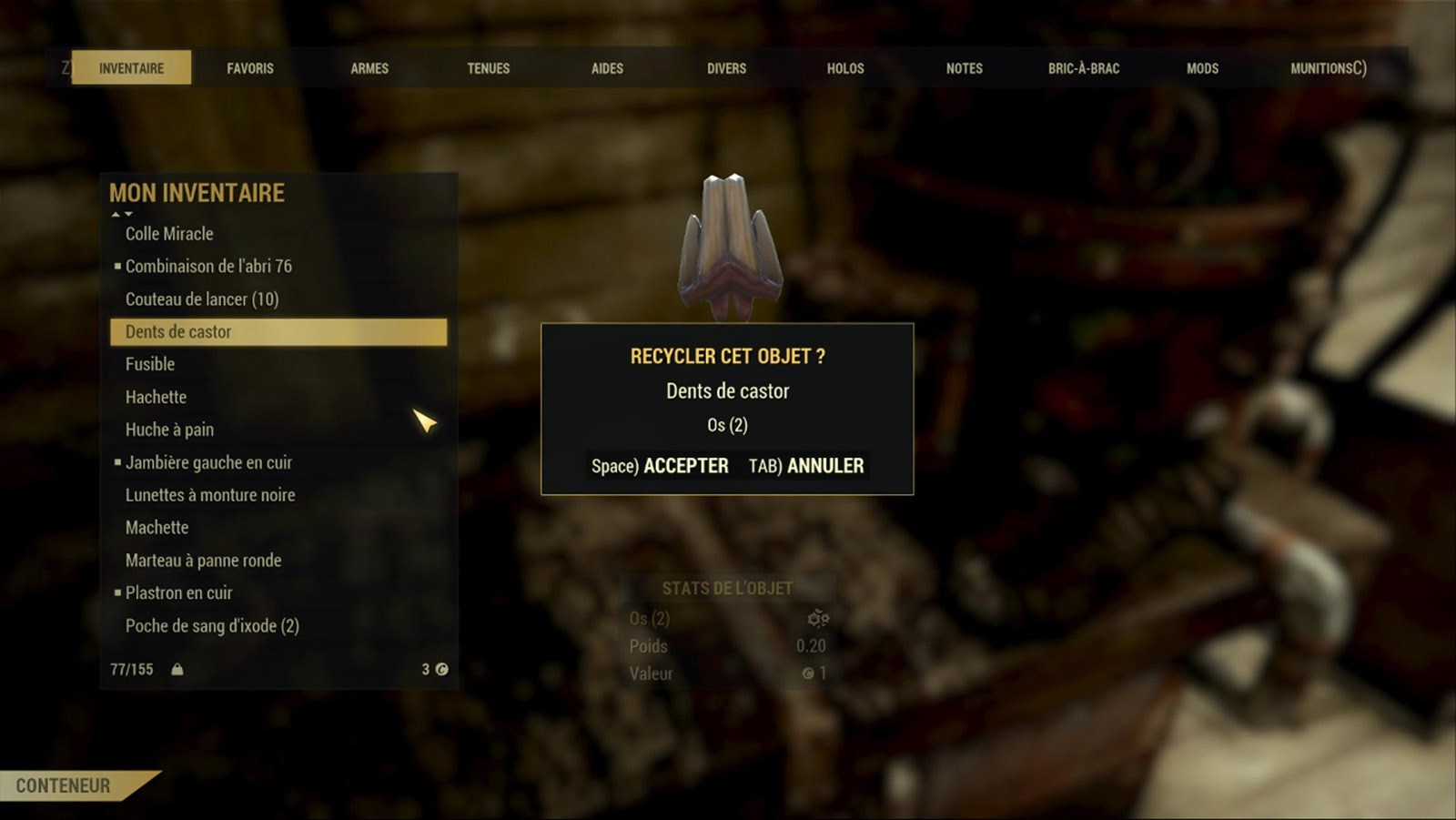The width and height of the screenshot is (1456, 820).
Task: Open the DIVERS tab
Action: click(726, 68)
